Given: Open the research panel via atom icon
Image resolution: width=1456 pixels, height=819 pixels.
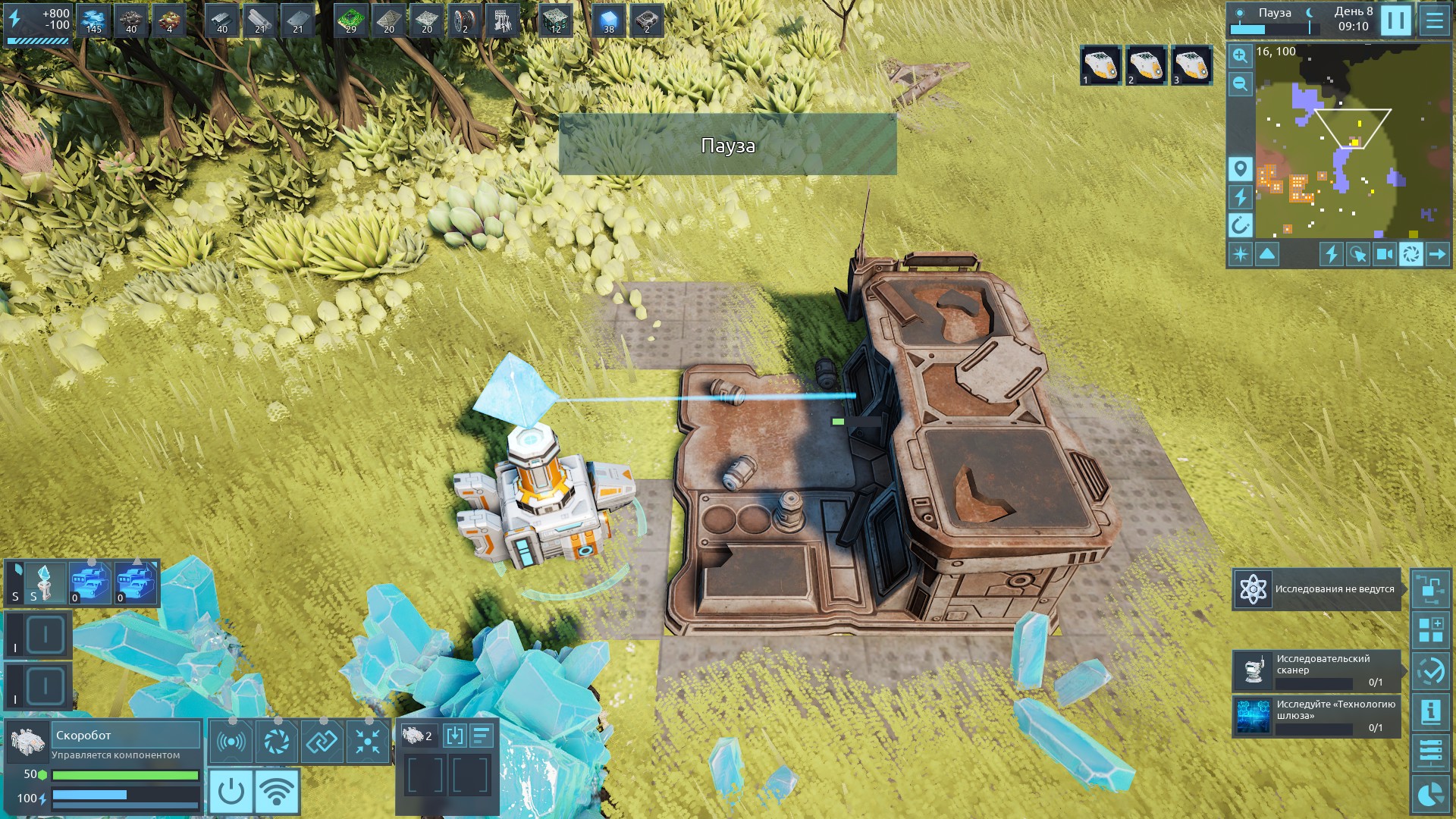Looking at the screenshot, I should coord(1253,589).
